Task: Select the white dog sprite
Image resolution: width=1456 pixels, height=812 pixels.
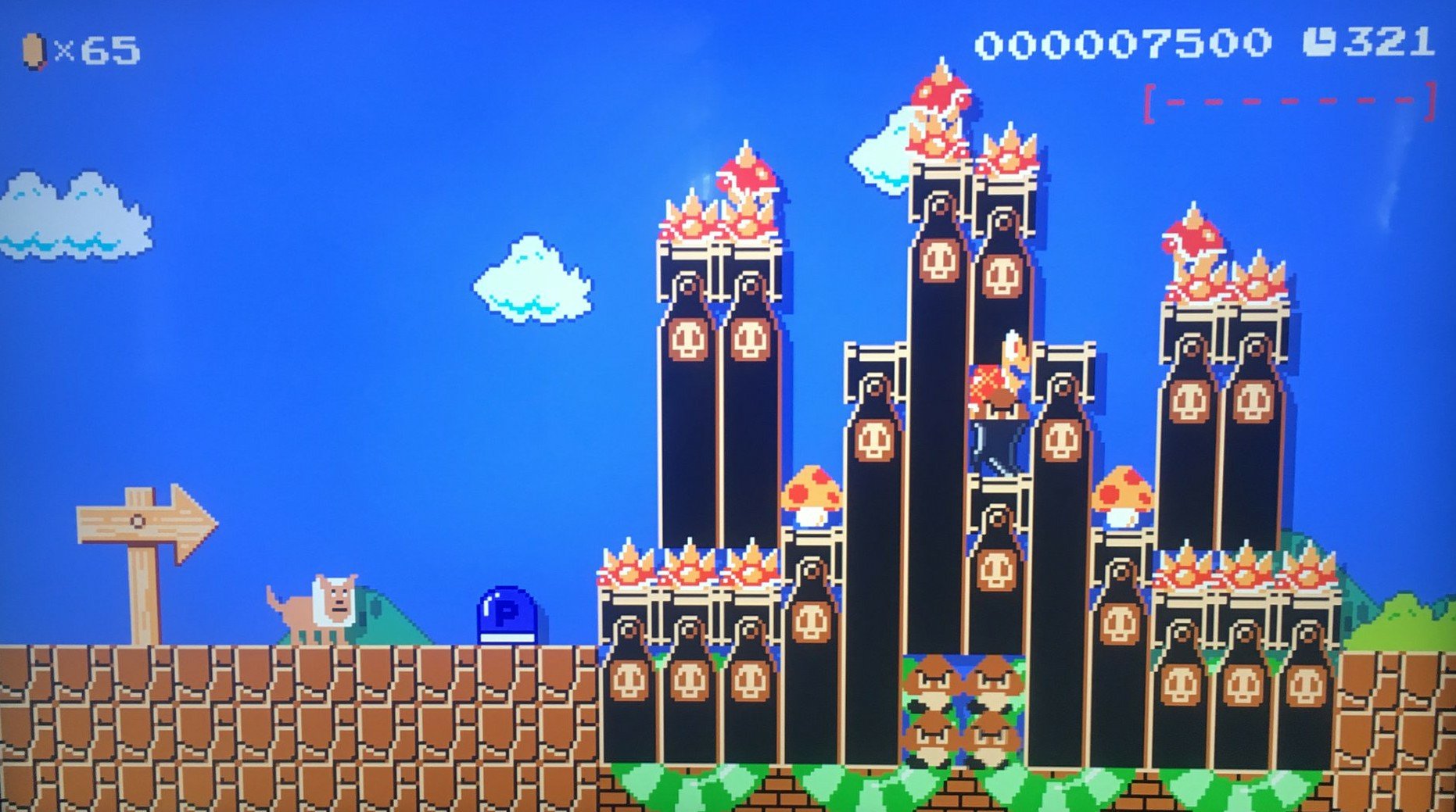Action: (x=325, y=606)
